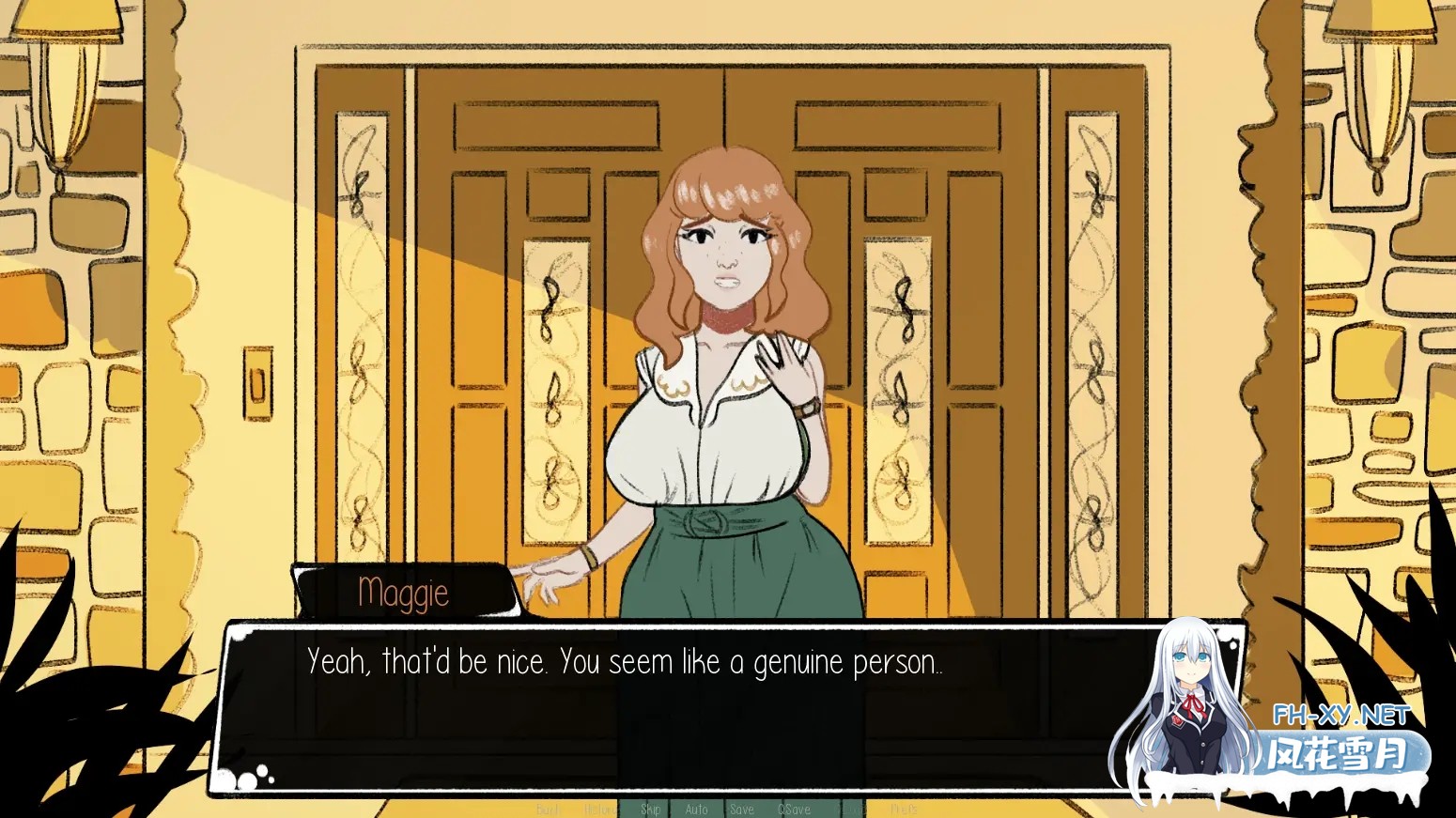
Task: Open the Prefs settings menu
Action: point(902,809)
